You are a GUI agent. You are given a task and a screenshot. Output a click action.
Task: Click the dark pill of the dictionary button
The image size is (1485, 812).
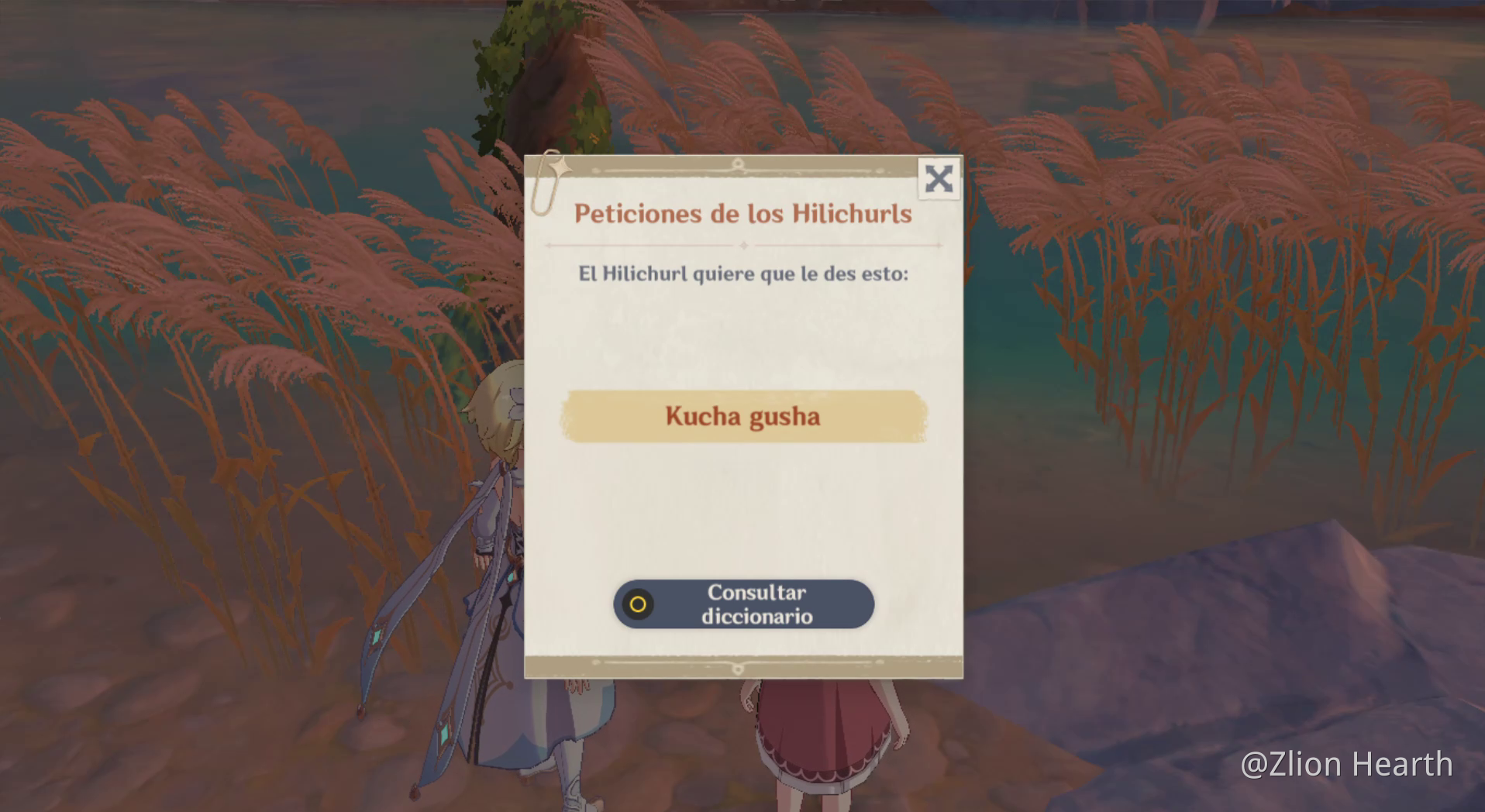click(x=742, y=603)
